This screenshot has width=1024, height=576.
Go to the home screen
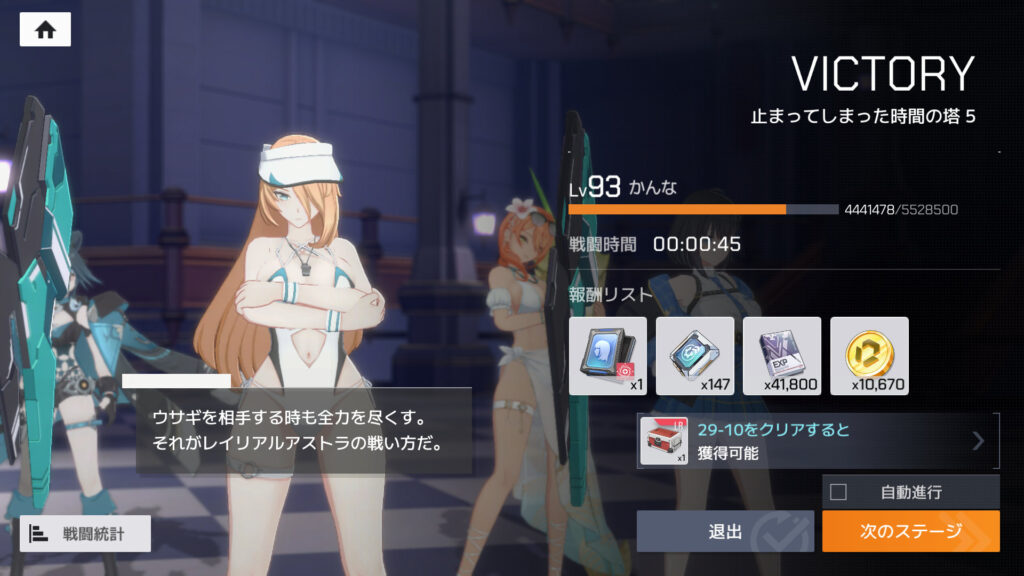[45, 29]
